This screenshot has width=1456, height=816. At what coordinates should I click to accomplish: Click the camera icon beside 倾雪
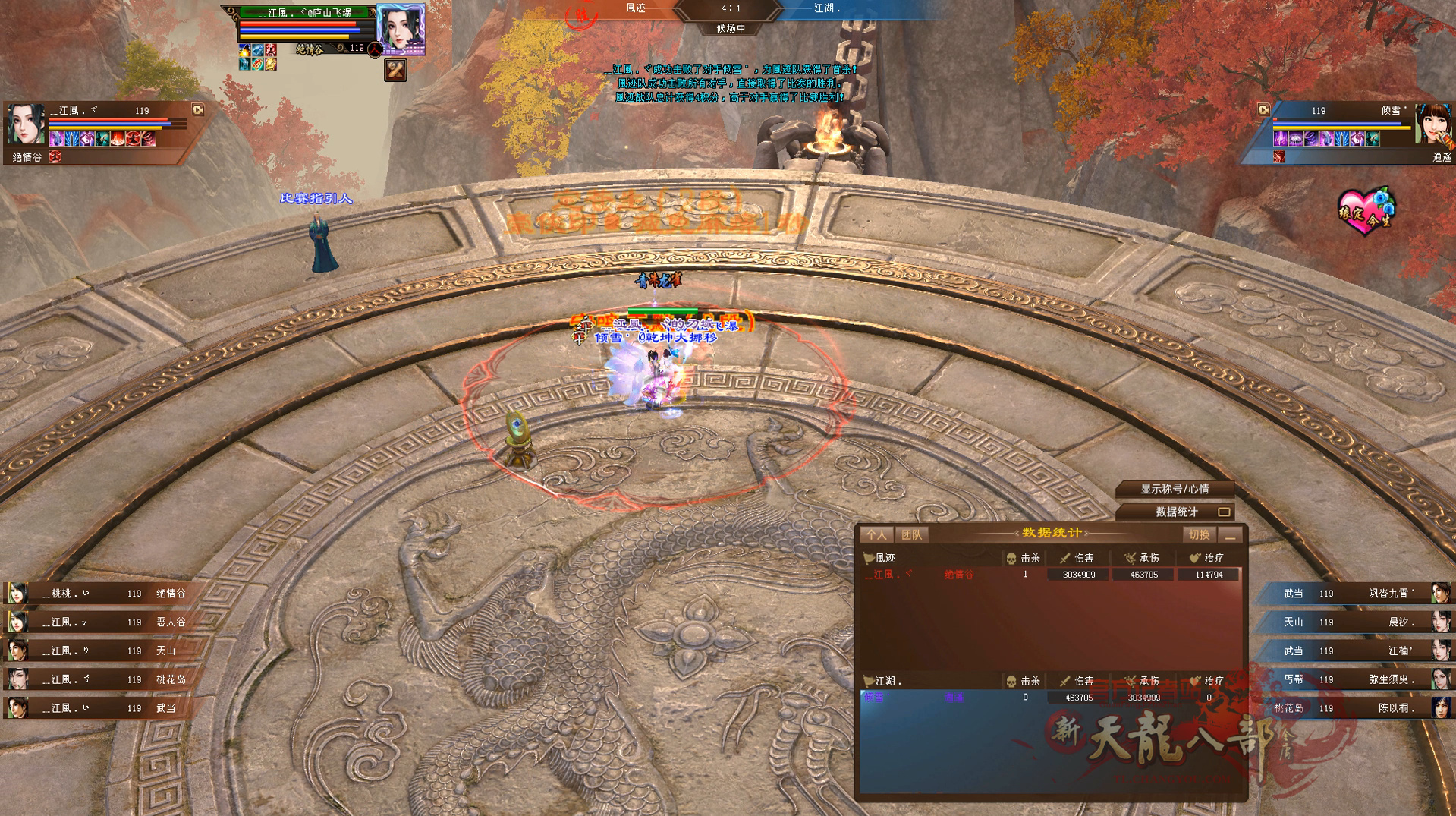[x=1263, y=110]
